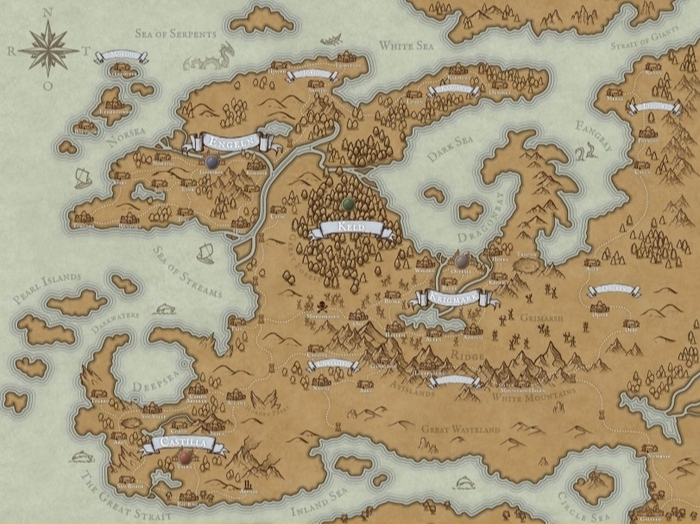Click the Krigmark kingdom banner
The image size is (700, 524).
point(456,297)
